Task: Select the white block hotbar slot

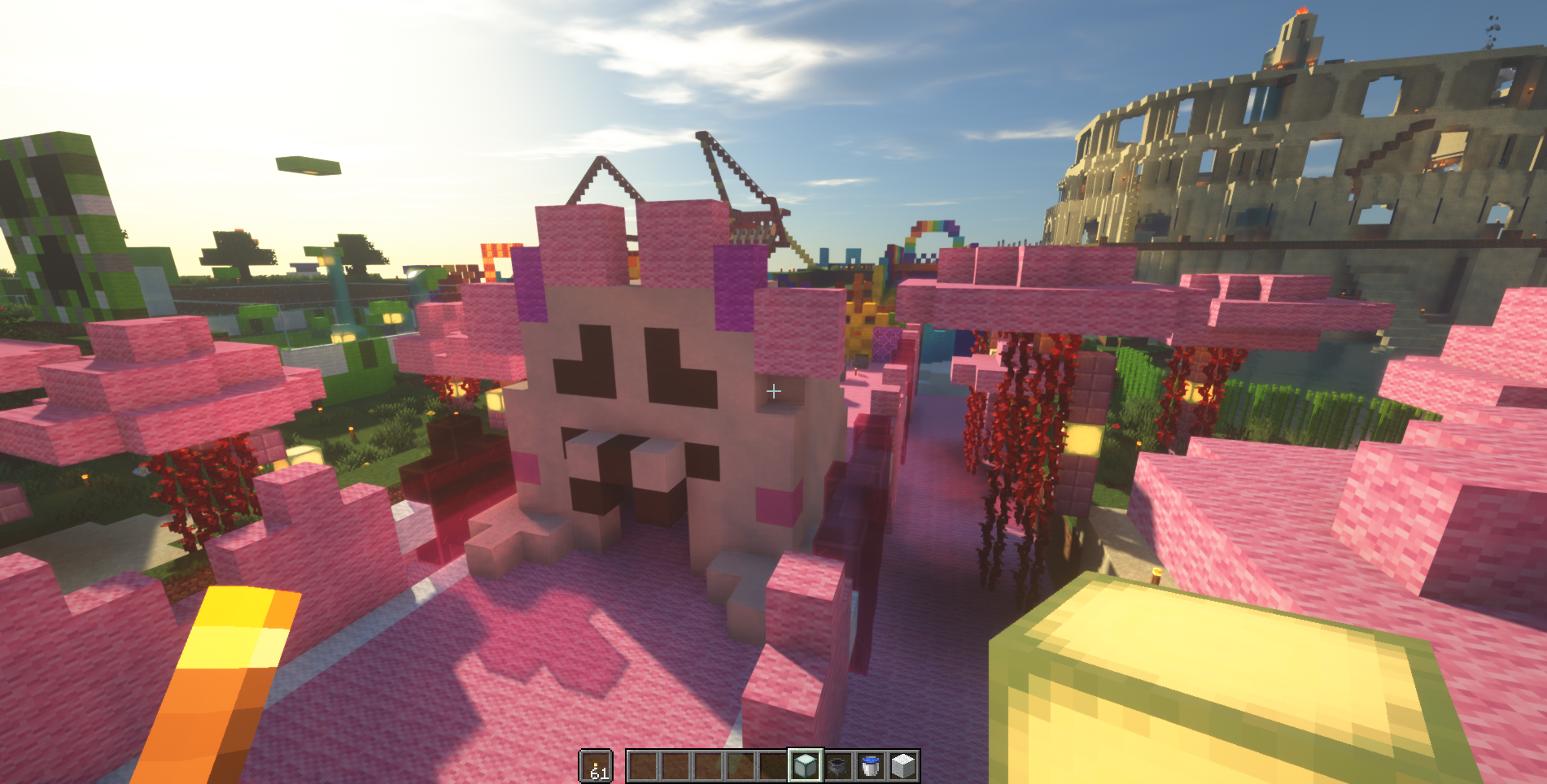Action: click(x=903, y=765)
